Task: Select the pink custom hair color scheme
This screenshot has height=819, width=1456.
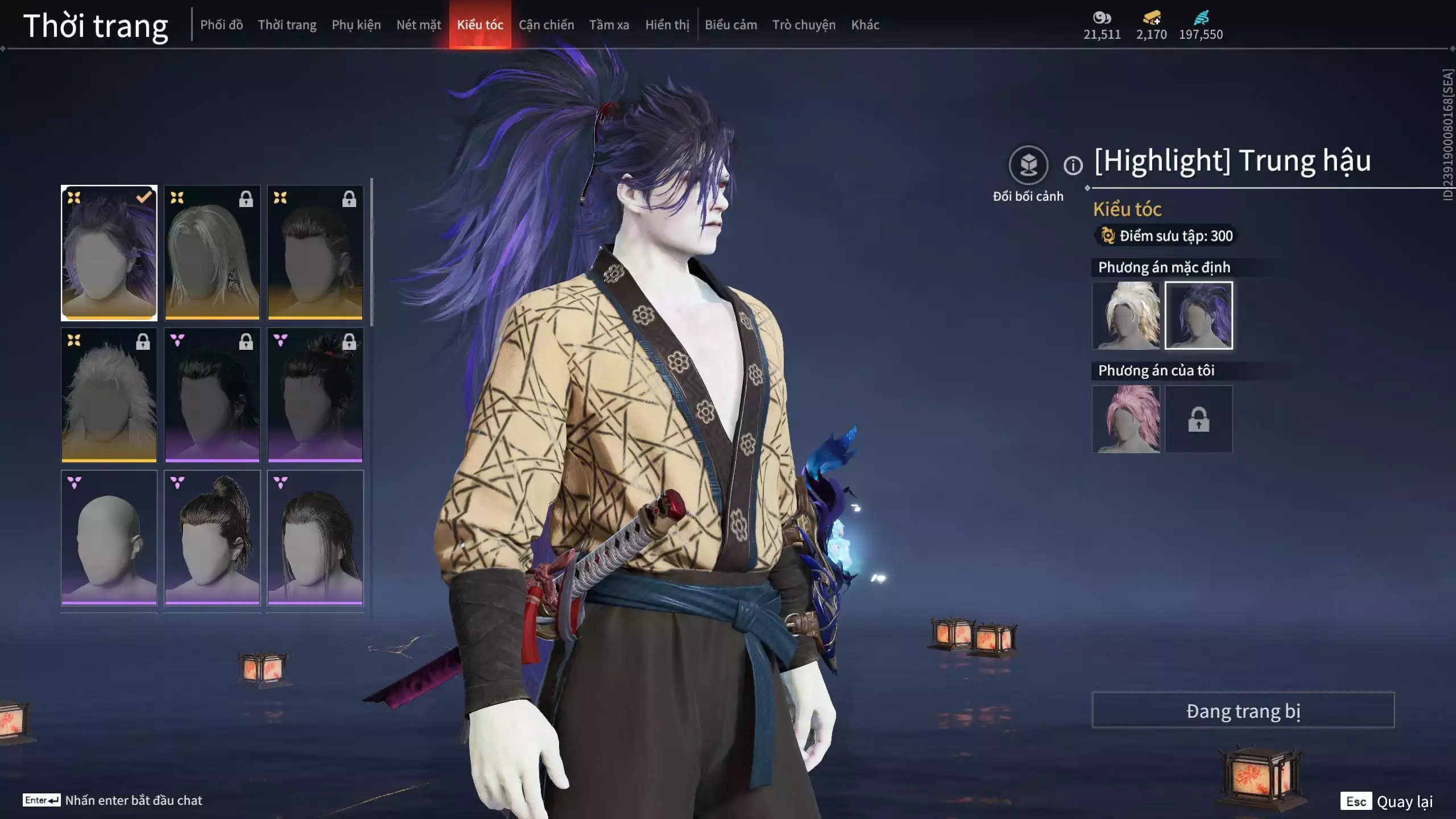Action: pos(1126,419)
